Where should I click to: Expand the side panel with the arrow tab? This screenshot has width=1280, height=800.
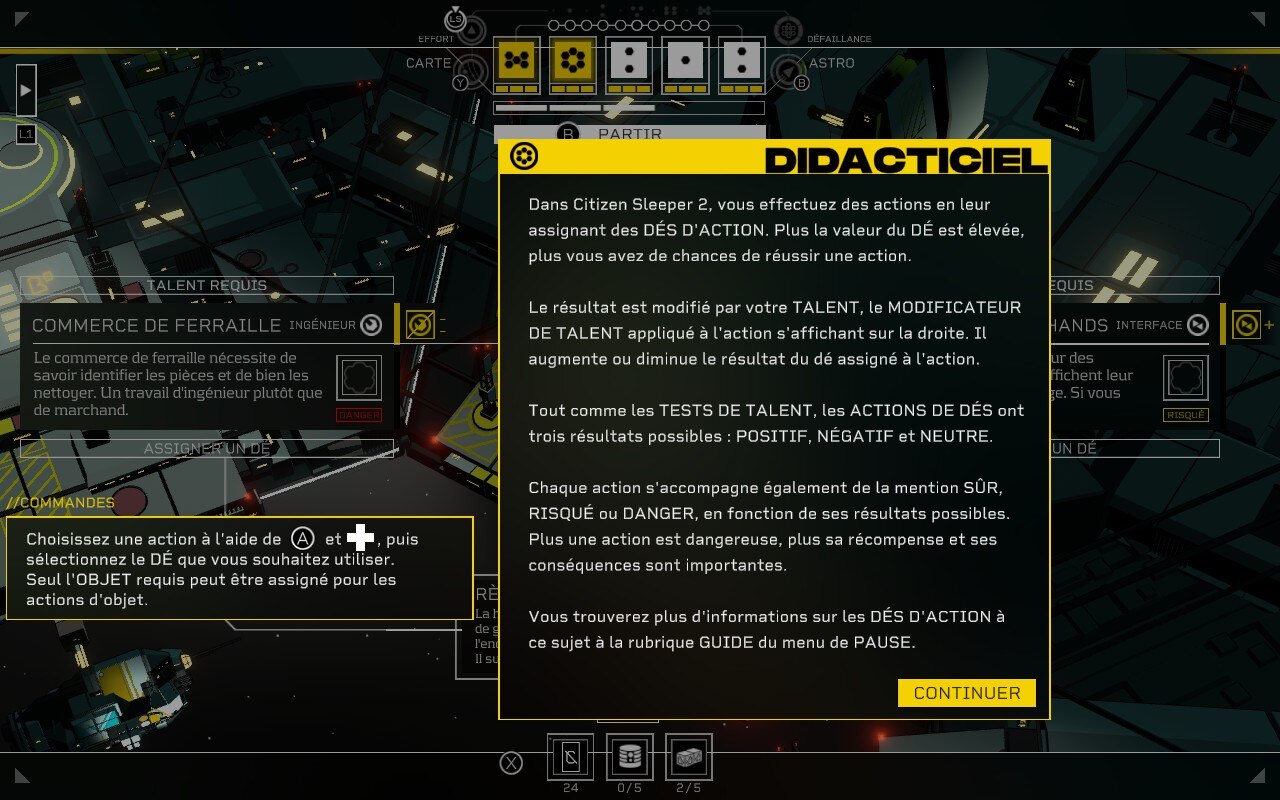[x=26, y=90]
